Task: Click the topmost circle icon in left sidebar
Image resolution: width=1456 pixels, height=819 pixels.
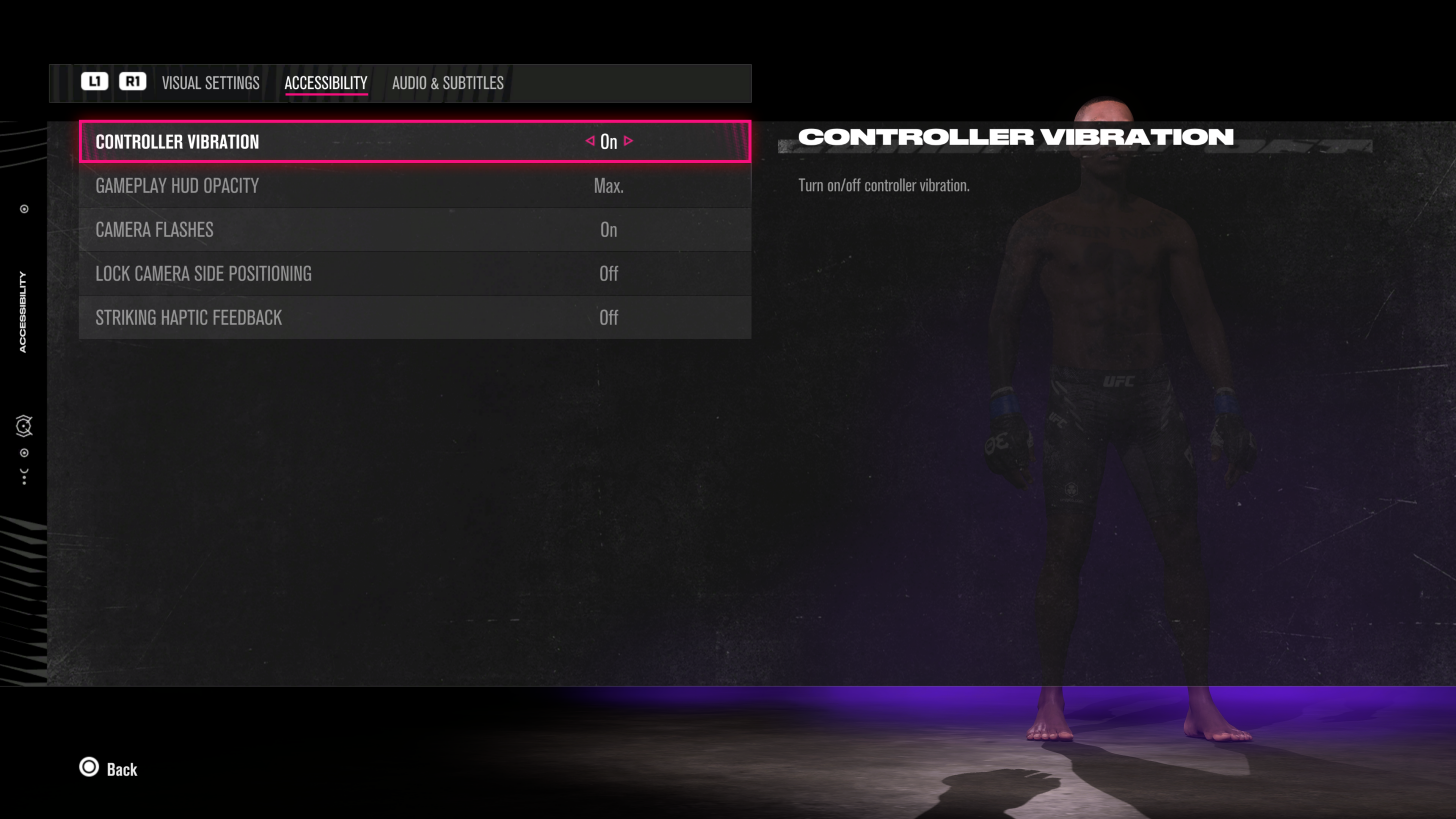Action: tap(24, 208)
